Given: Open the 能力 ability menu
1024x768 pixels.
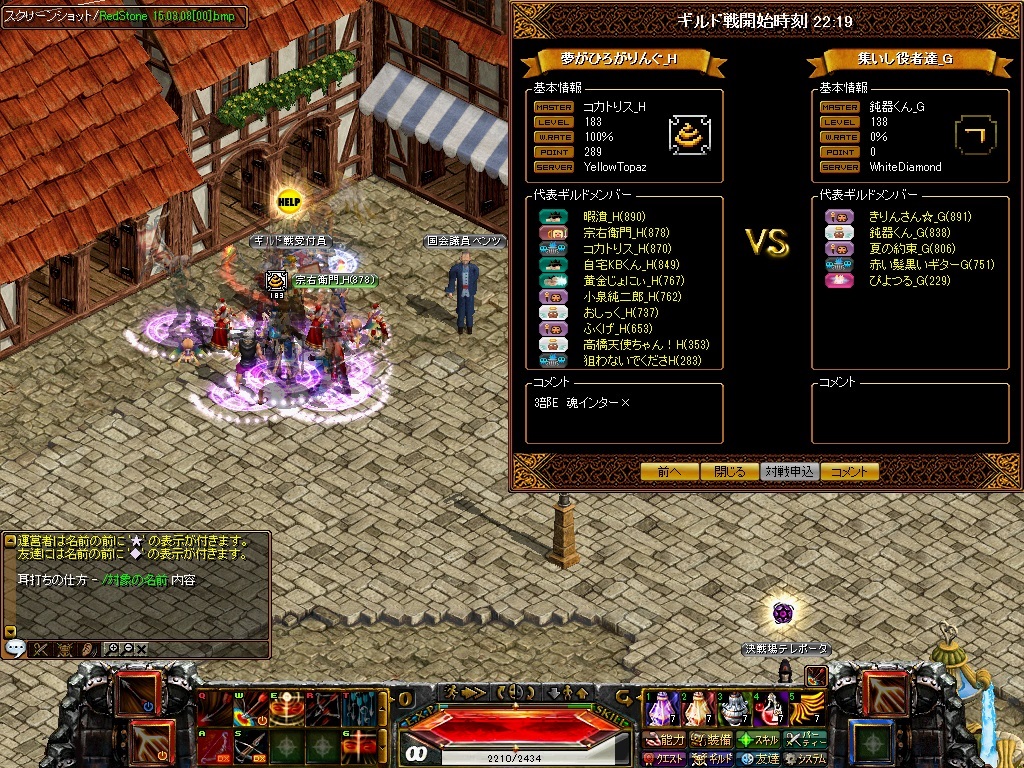Looking at the screenshot, I should click(x=665, y=740).
